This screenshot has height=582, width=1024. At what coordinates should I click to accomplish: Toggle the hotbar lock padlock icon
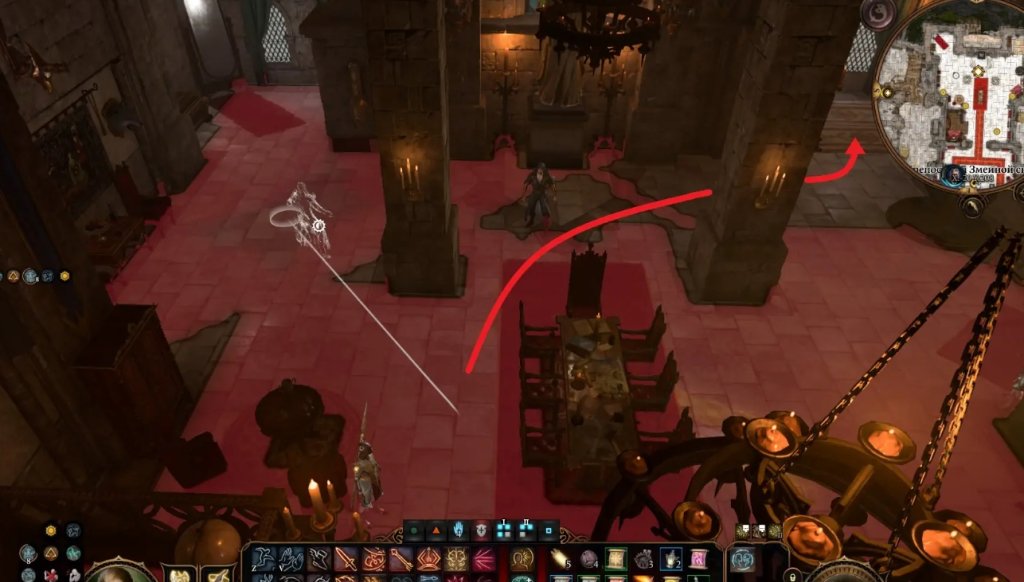click(x=792, y=575)
